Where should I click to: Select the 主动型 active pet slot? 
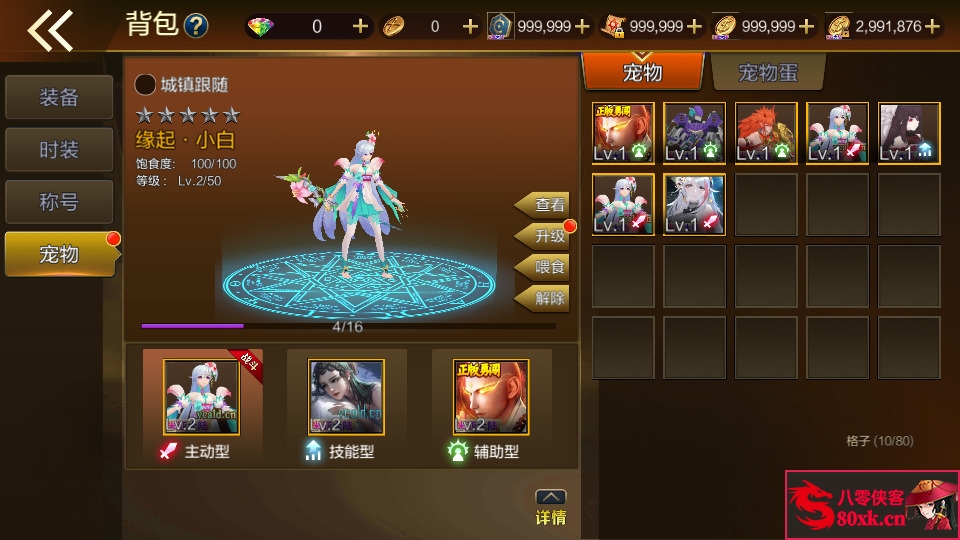(202, 398)
